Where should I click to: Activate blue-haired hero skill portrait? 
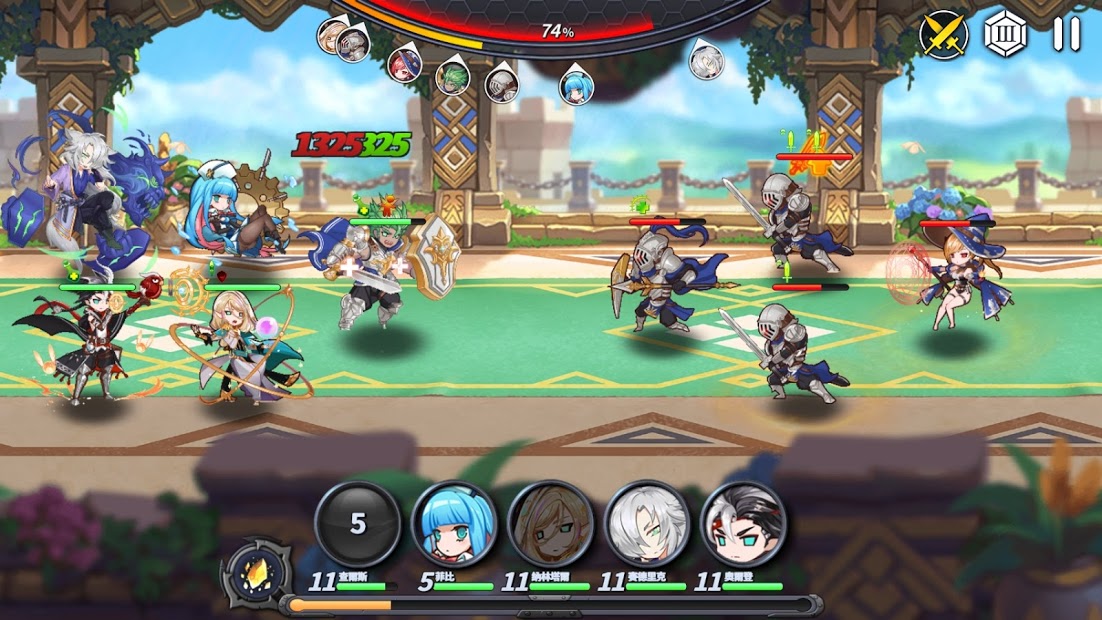pos(454,524)
